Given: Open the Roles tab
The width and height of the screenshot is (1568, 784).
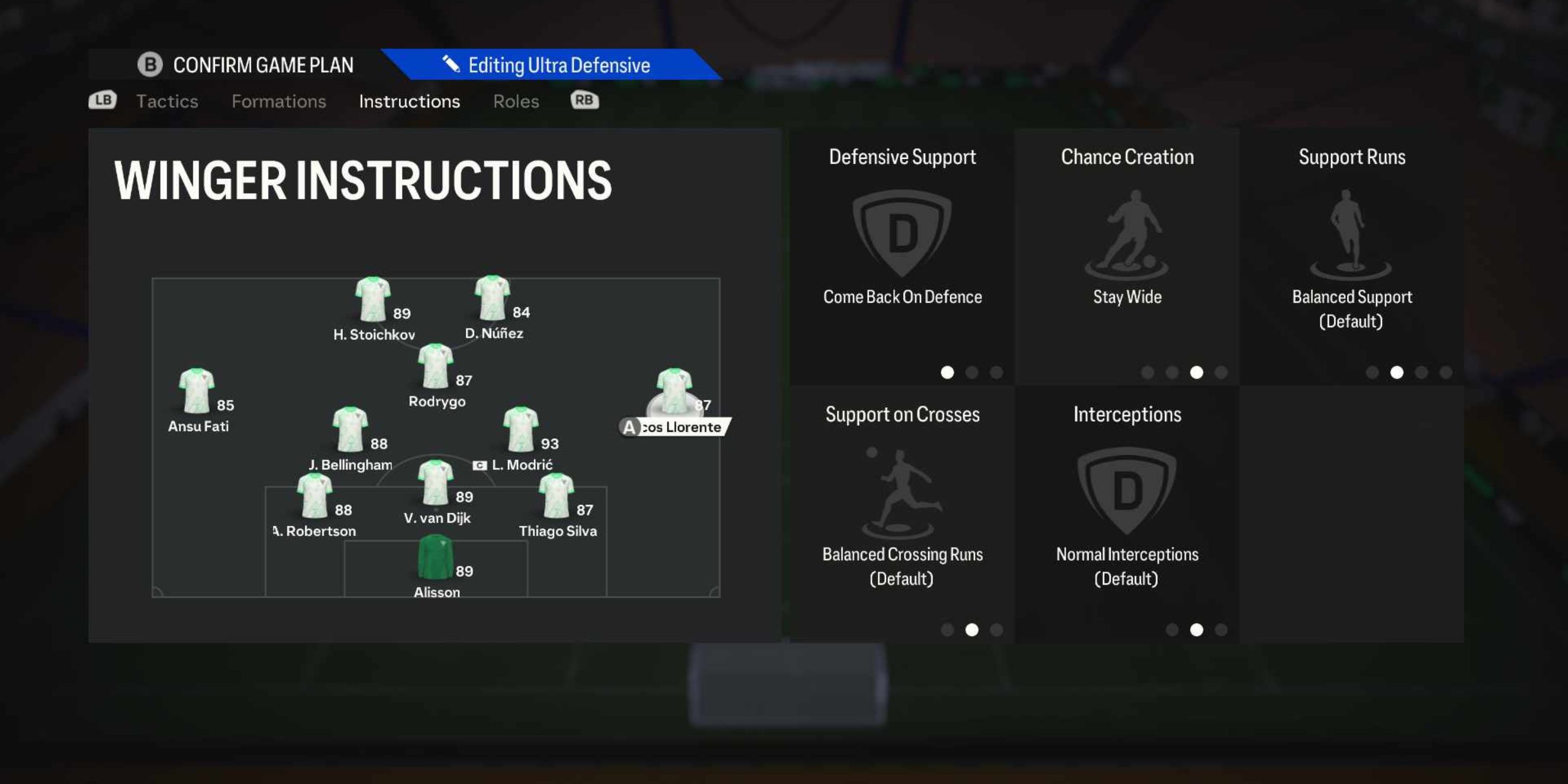Looking at the screenshot, I should pyautogui.click(x=515, y=101).
